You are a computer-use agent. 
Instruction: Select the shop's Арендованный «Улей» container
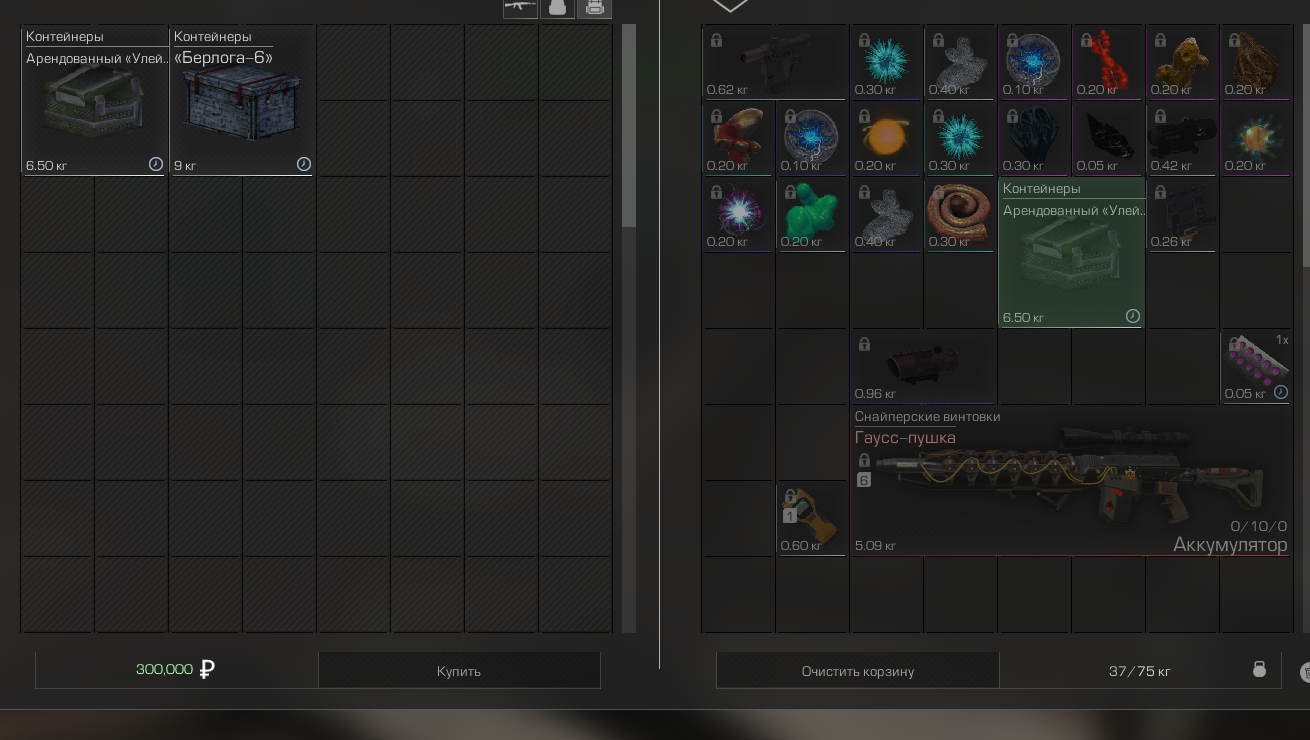coord(95,101)
